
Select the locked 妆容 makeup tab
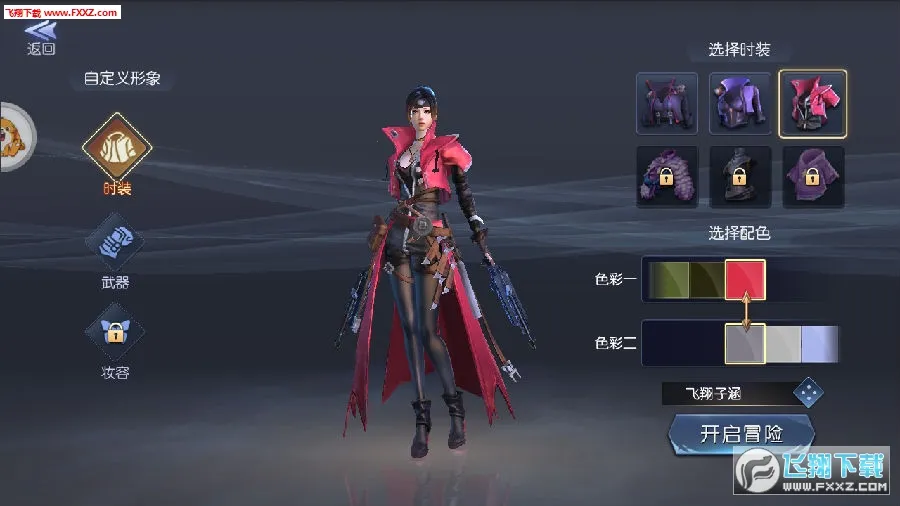pyautogui.click(x=116, y=336)
